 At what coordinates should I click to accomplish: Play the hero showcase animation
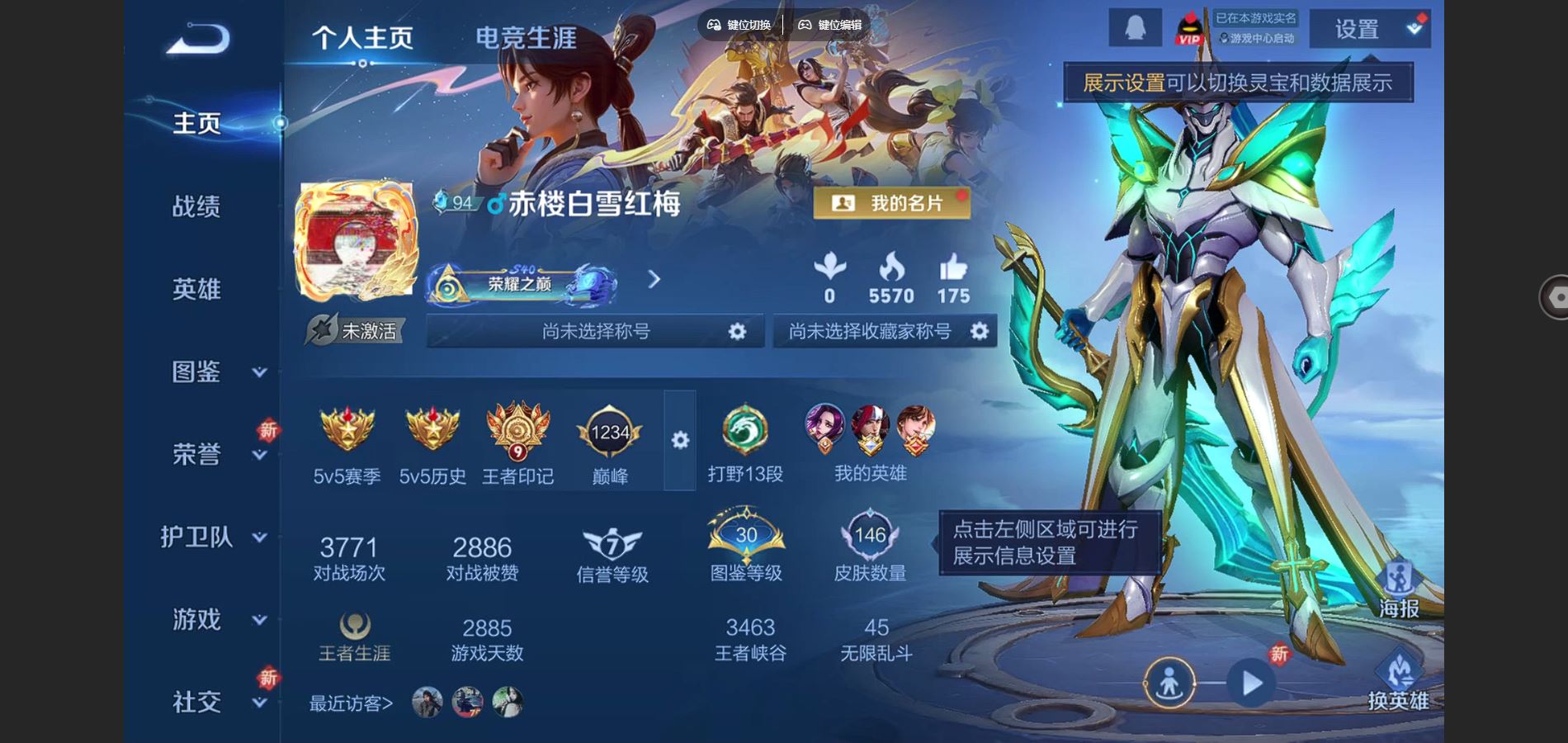coord(1251,684)
